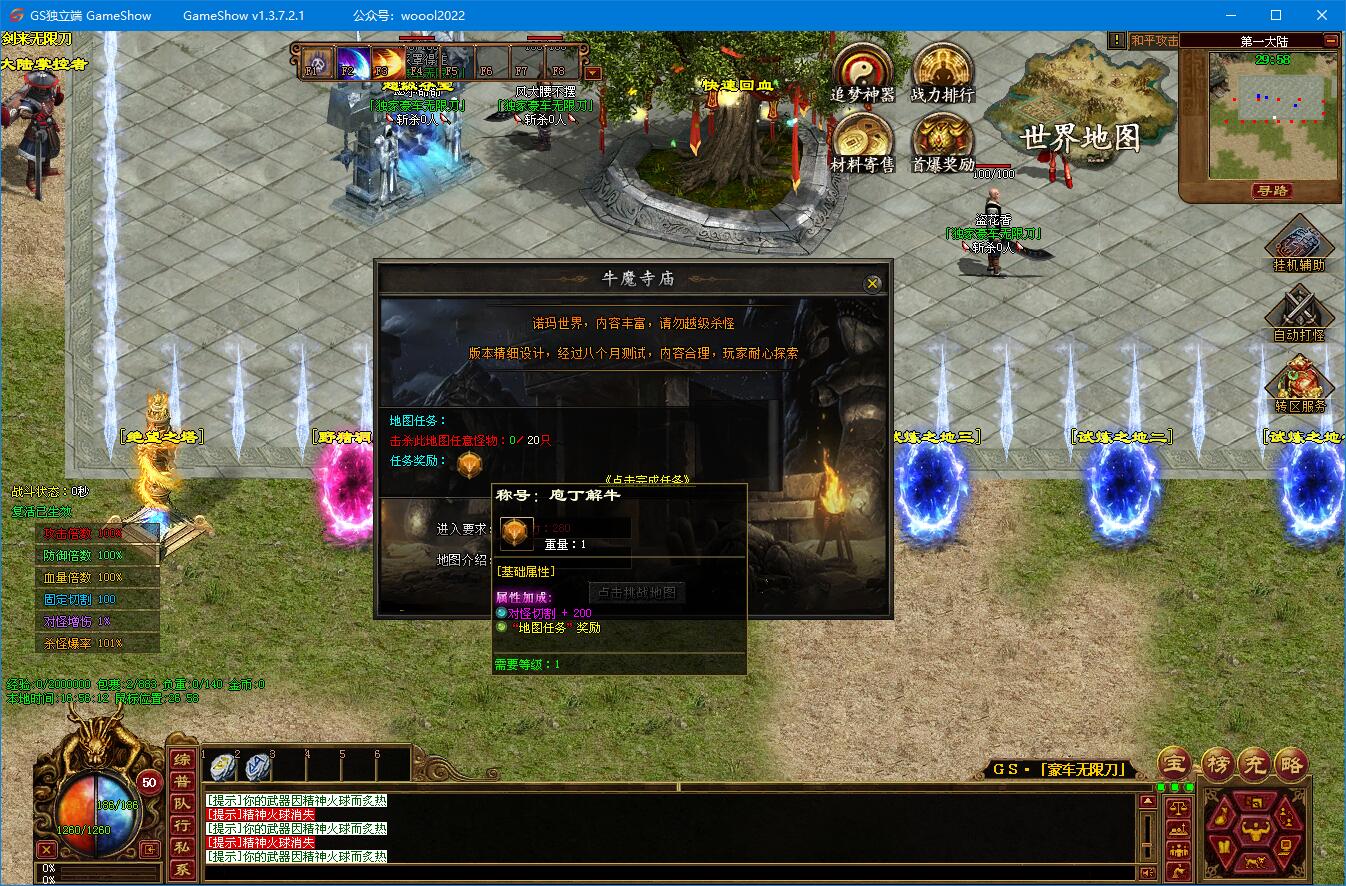The width and height of the screenshot is (1346, 886).
Task: Close the 牛魔寺庙 dialog window
Action: (872, 283)
